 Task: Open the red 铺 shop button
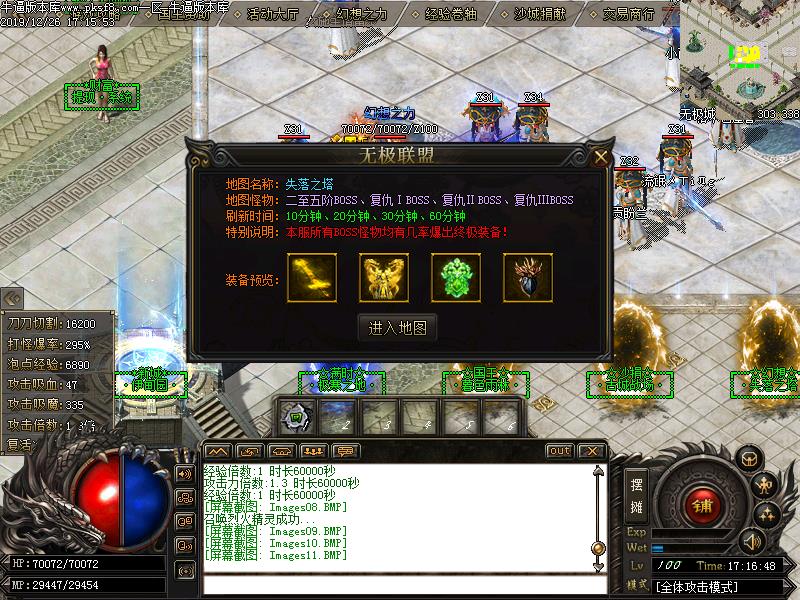click(704, 506)
